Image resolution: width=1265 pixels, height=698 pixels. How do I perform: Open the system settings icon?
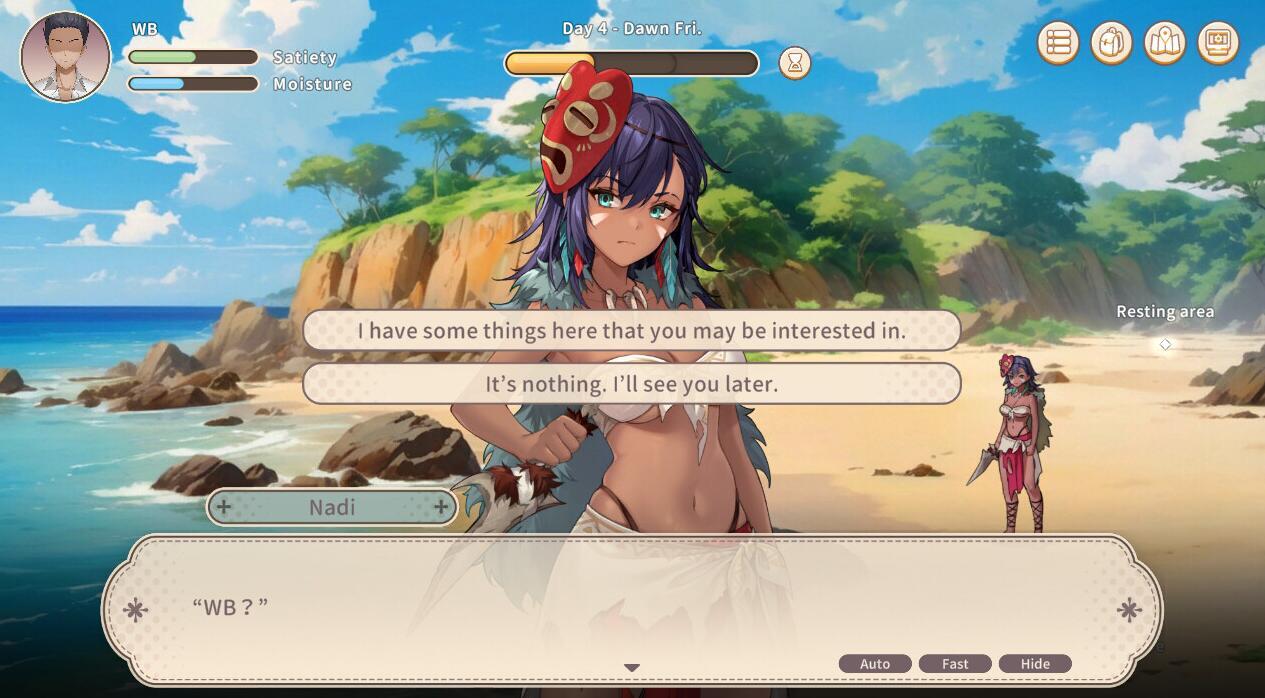1218,43
